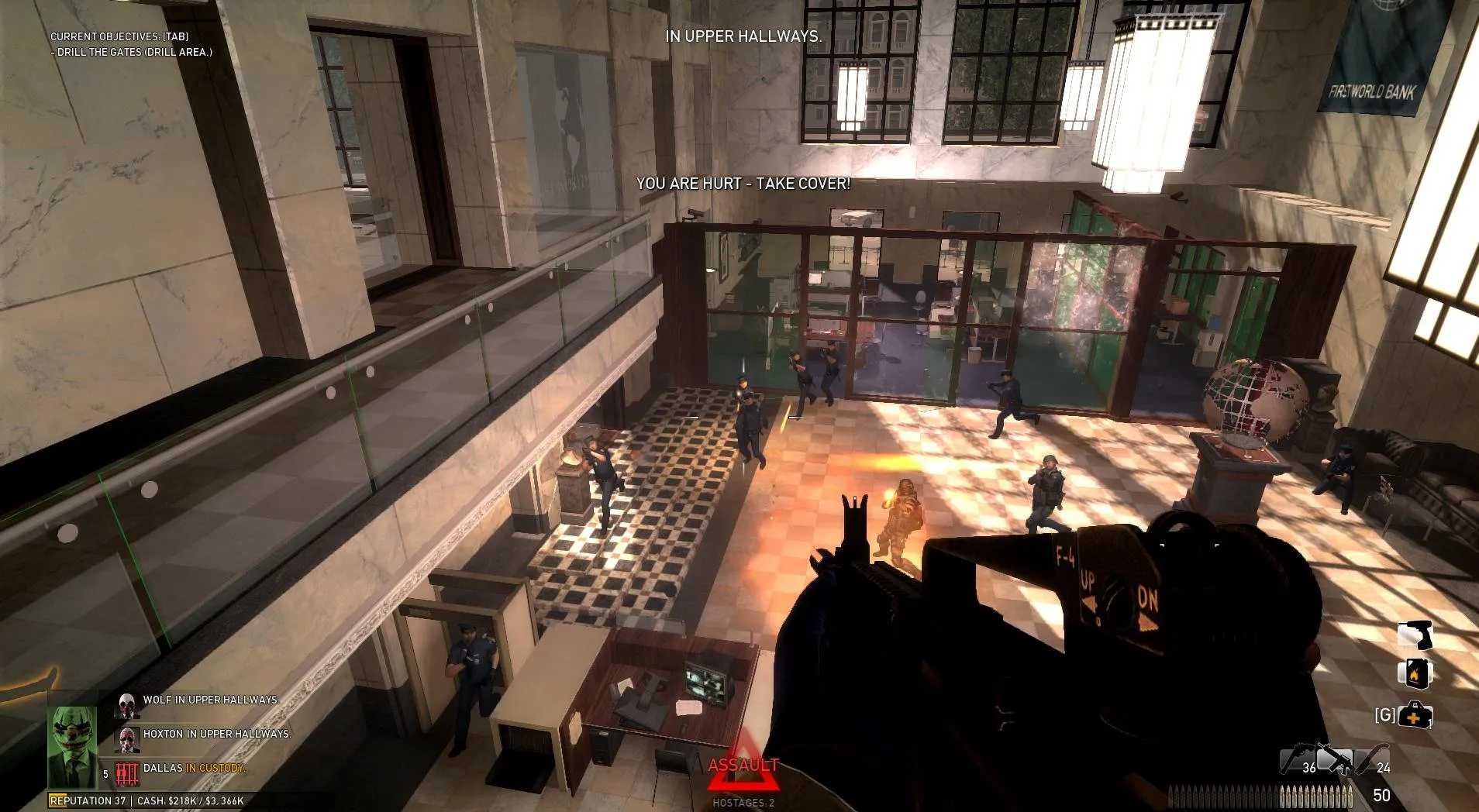This screenshot has height=812, width=1479.
Task: Select the [G] medic bag icon
Action: (1415, 714)
